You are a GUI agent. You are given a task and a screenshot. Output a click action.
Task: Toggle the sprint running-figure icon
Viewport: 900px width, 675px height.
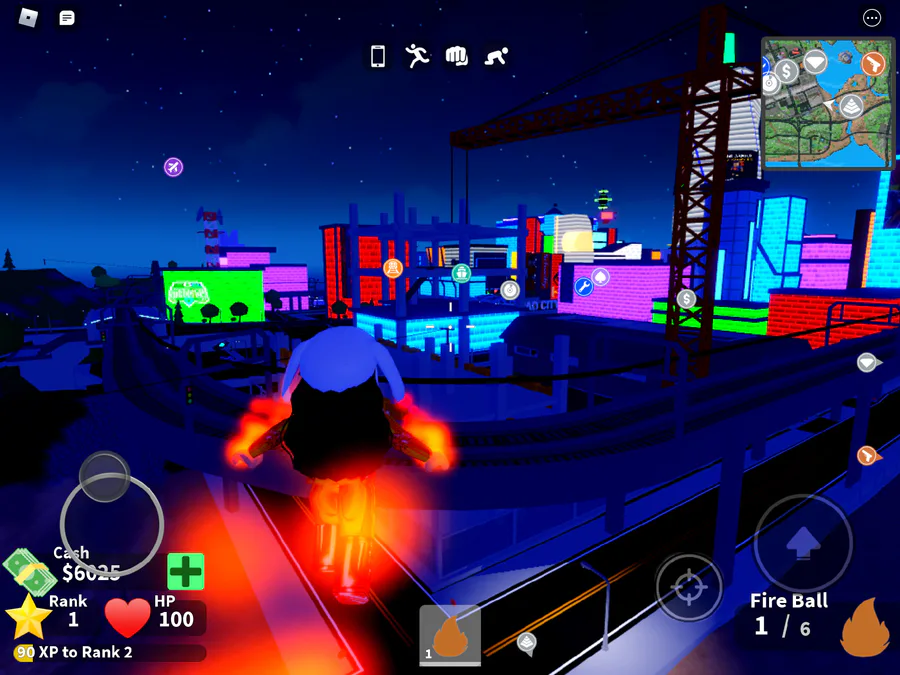417,56
